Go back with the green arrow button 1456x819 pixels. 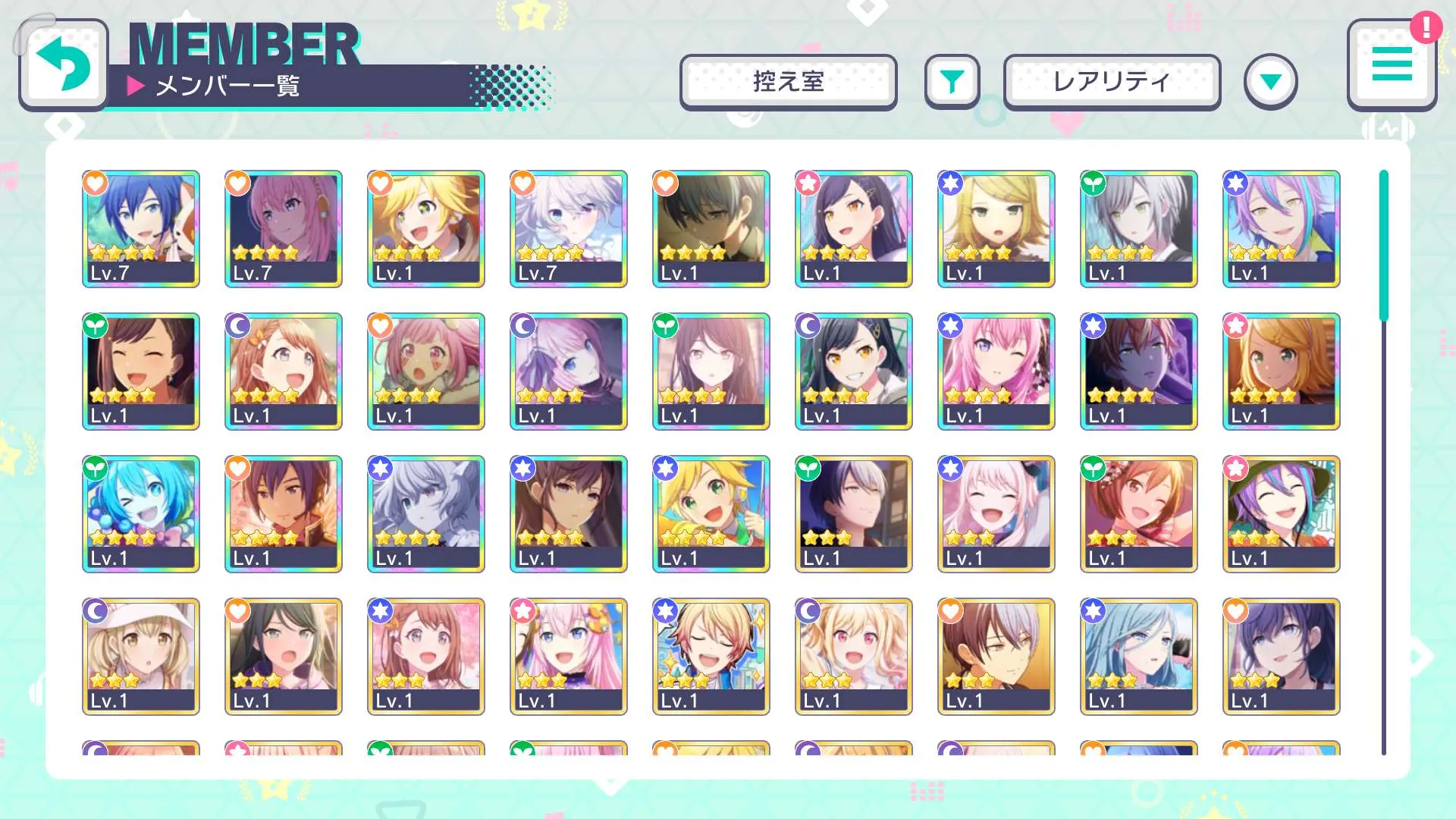64,65
